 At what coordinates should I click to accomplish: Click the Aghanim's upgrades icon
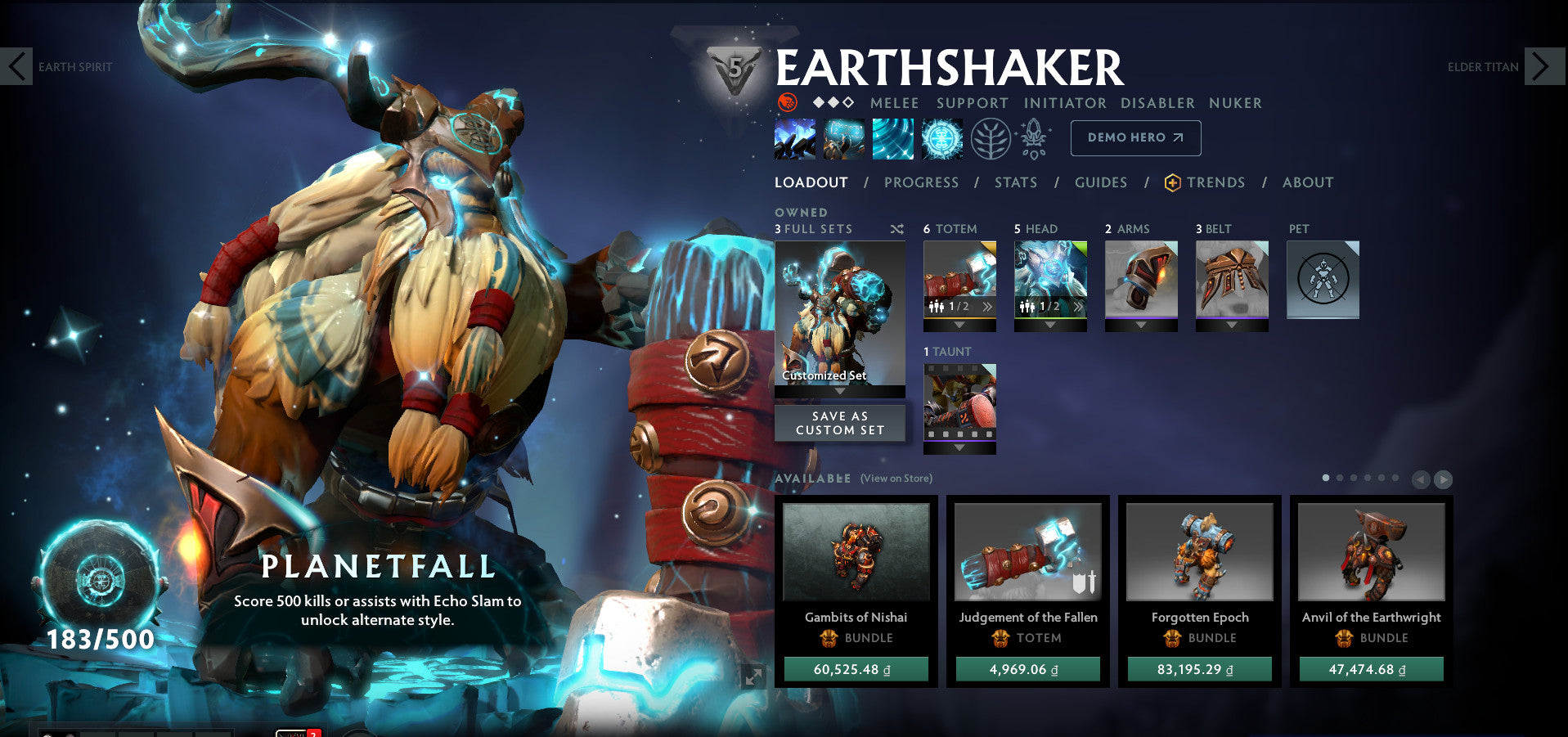(1033, 137)
